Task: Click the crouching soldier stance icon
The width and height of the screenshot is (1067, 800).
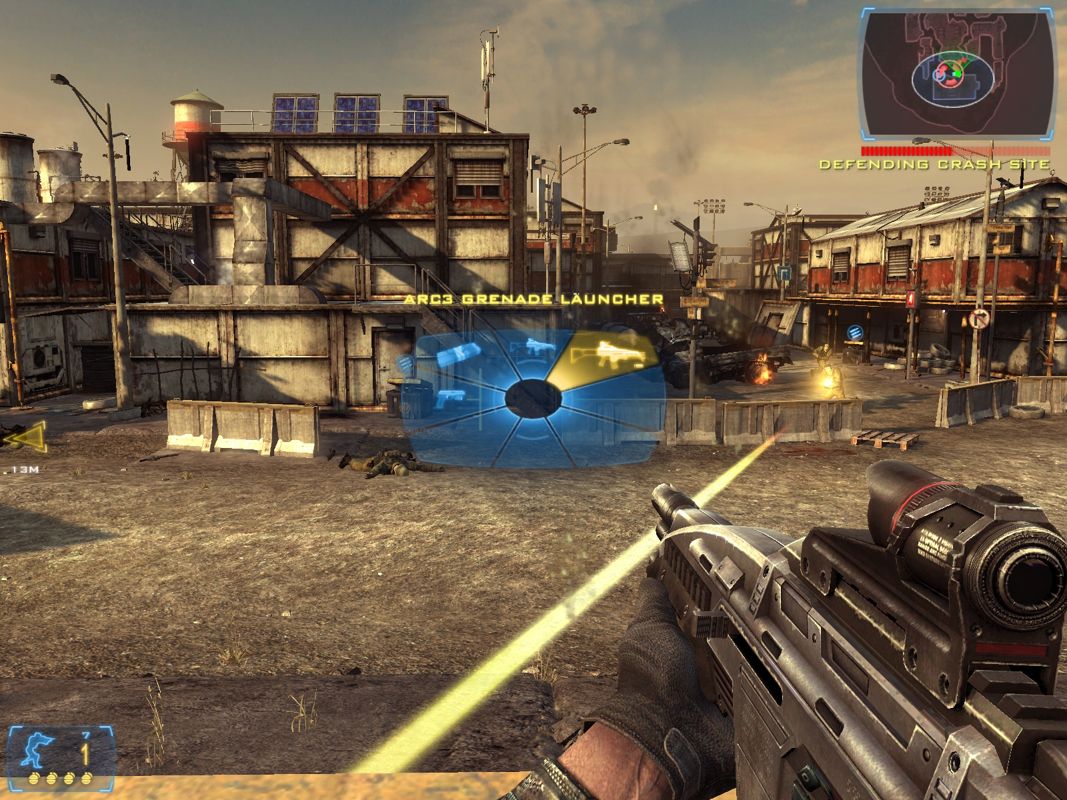Action: pyautogui.click(x=42, y=750)
